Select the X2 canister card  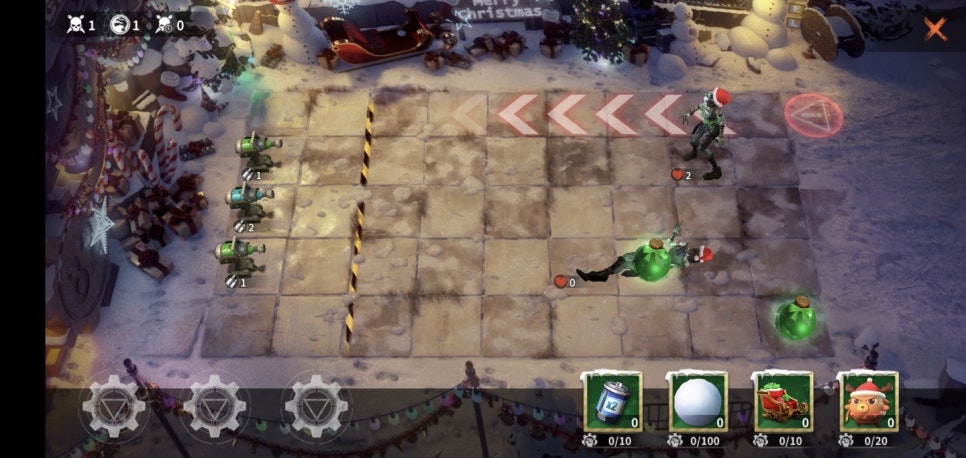click(612, 402)
